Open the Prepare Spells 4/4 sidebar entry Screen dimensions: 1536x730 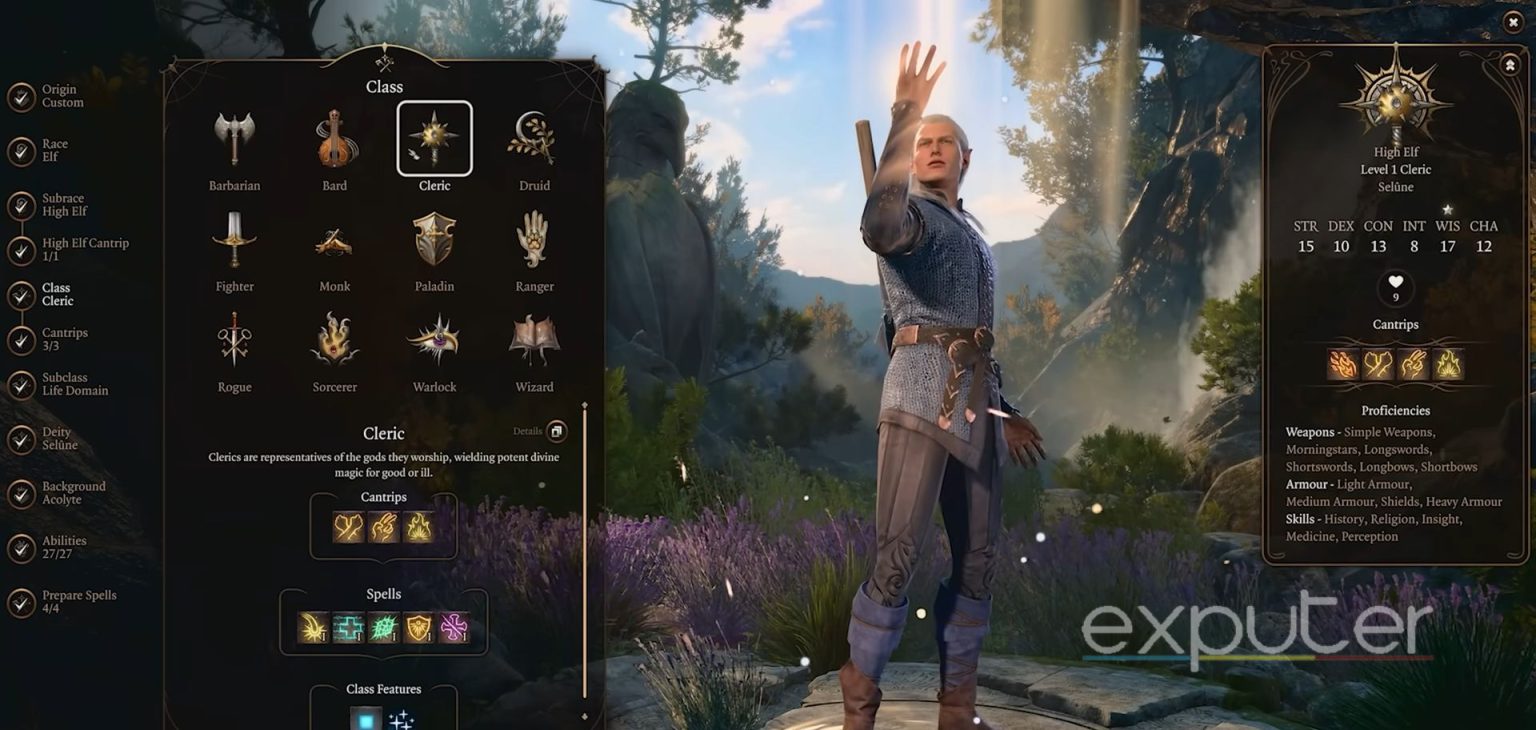tap(22, 601)
